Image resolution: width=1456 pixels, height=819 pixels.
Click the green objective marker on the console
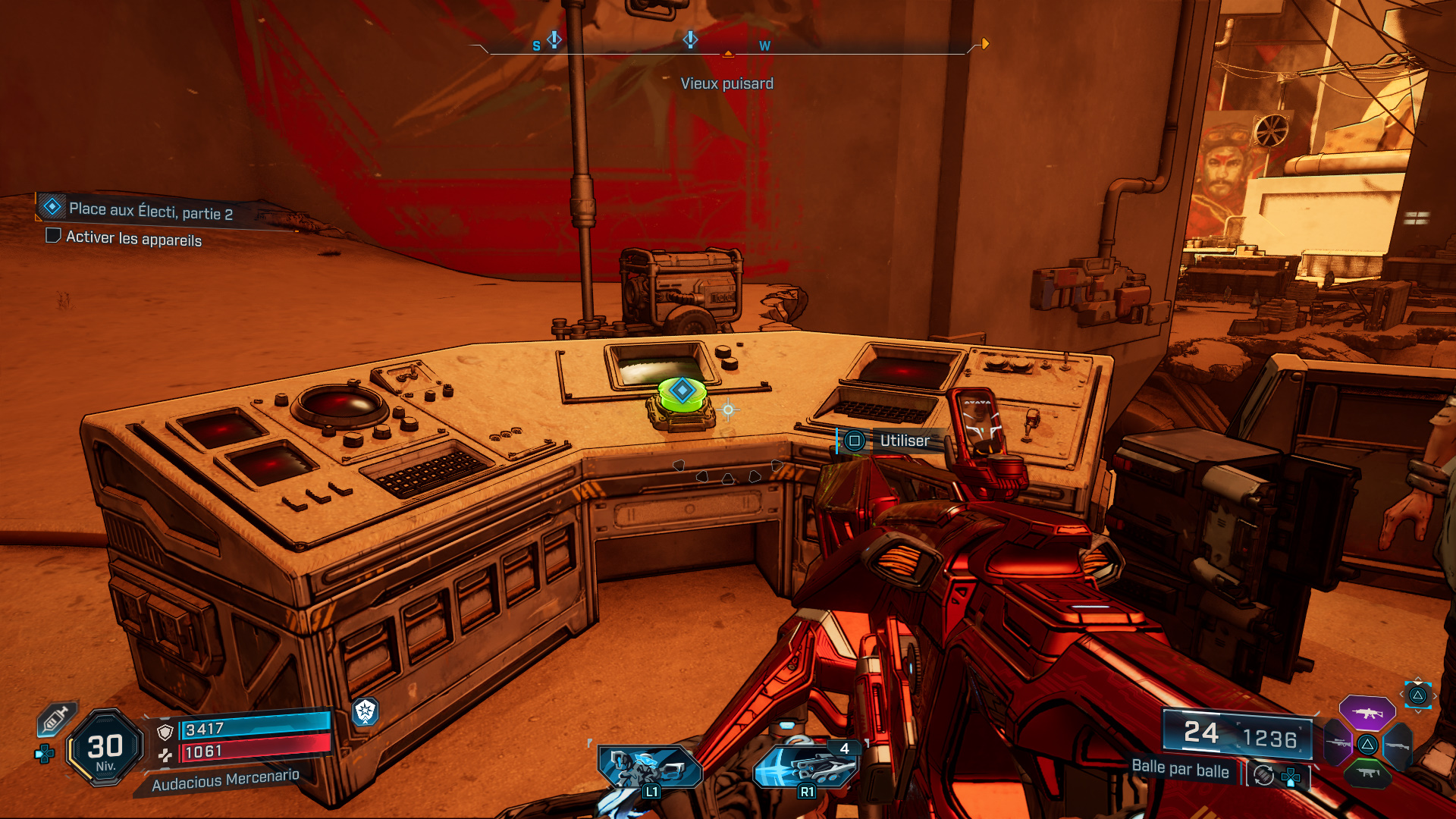tap(682, 393)
